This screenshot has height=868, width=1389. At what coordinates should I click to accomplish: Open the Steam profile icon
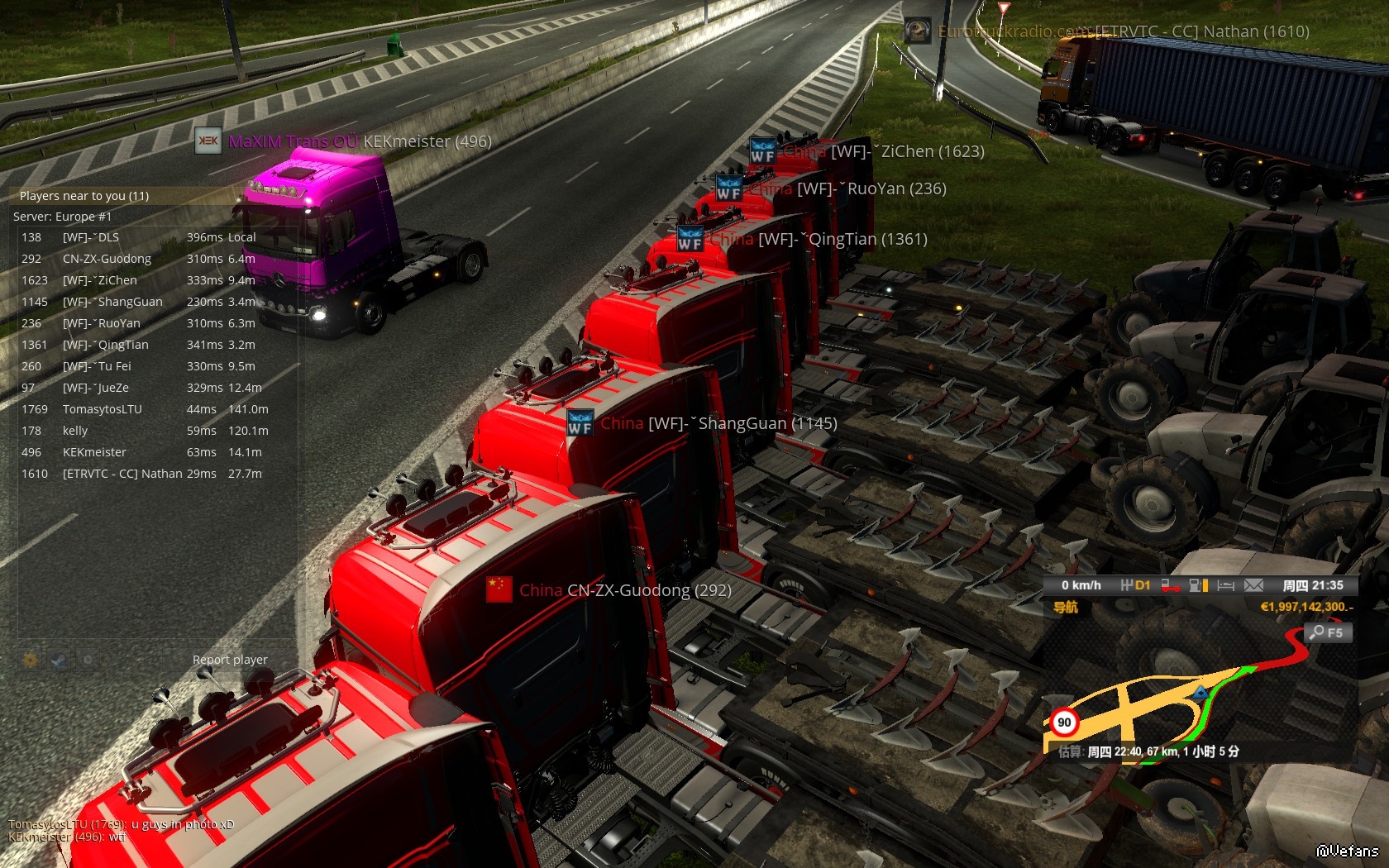[59, 660]
